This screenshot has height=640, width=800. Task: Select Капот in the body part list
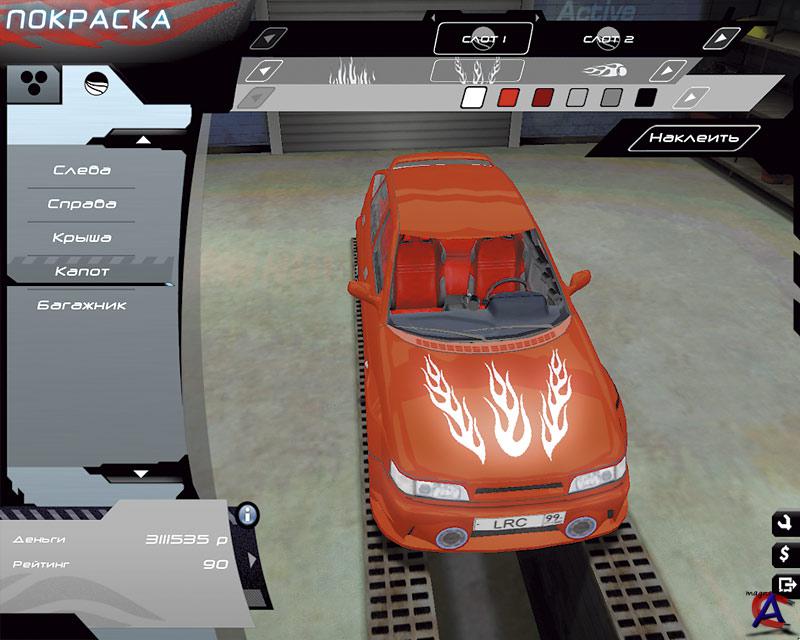point(82,271)
